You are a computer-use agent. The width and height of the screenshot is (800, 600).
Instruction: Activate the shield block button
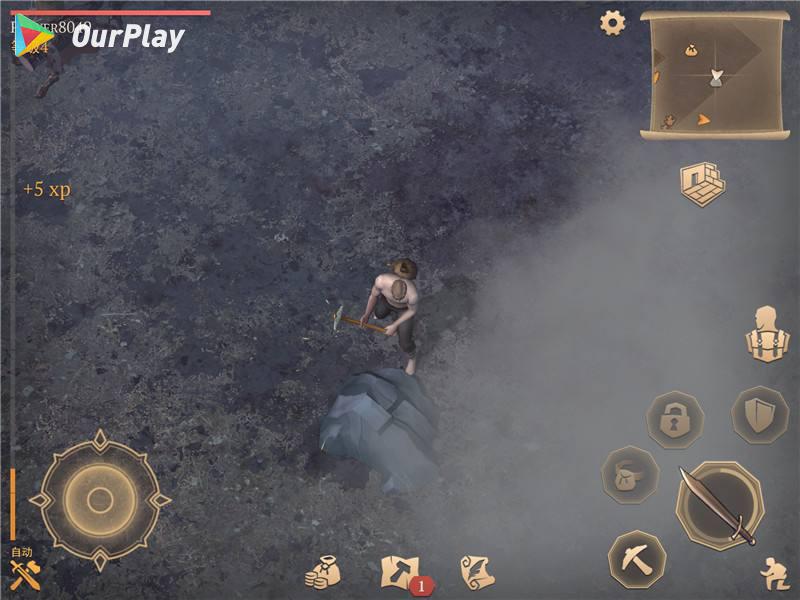coord(760,414)
